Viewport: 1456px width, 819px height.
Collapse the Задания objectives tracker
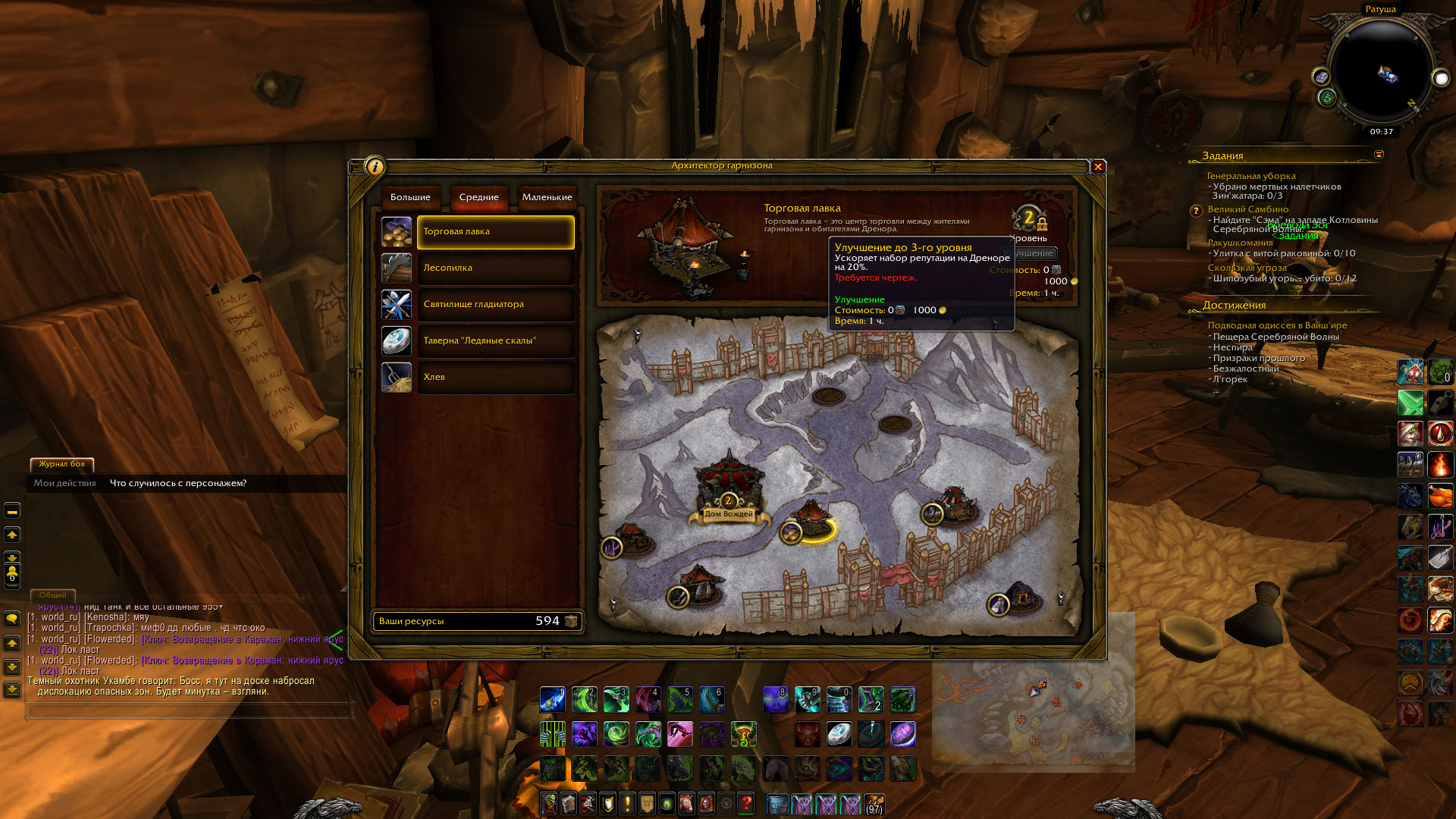[x=1379, y=155]
